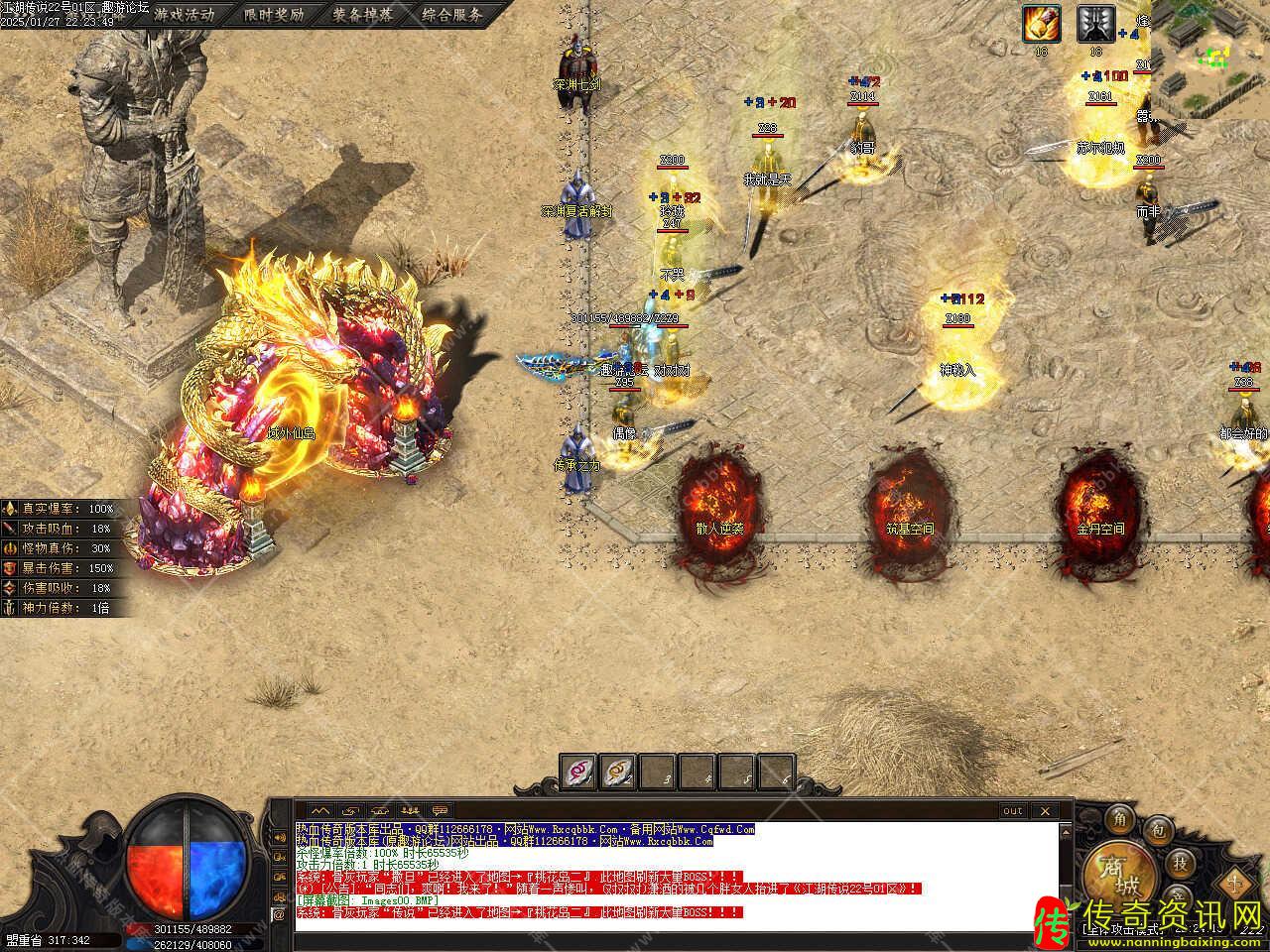1270x952 pixels.
Task: Select the 装备掉落 menu
Action: 363,14
